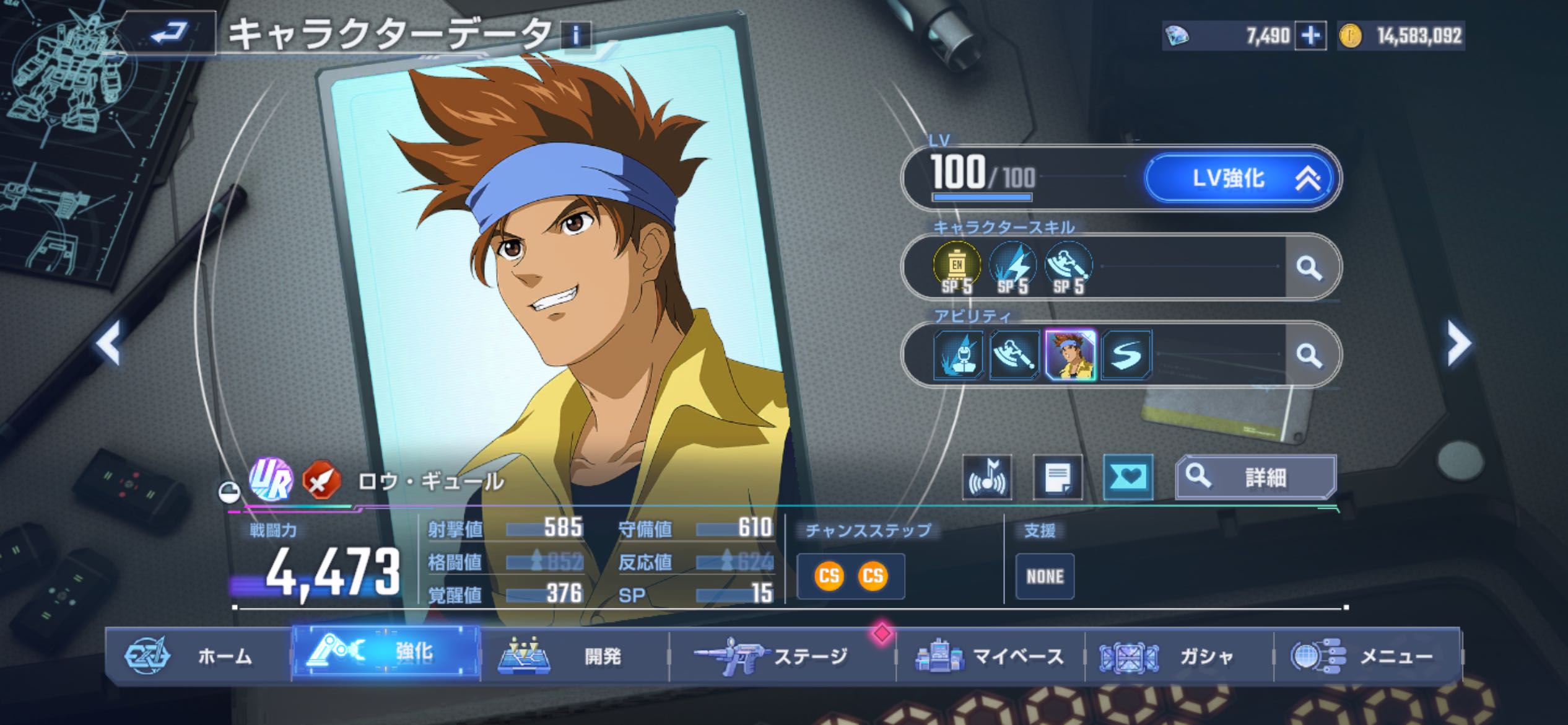Image resolution: width=1568 pixels, height=725 pixels.
Task: Open the ガシャ gacha tab
Action: [1178, 656]
